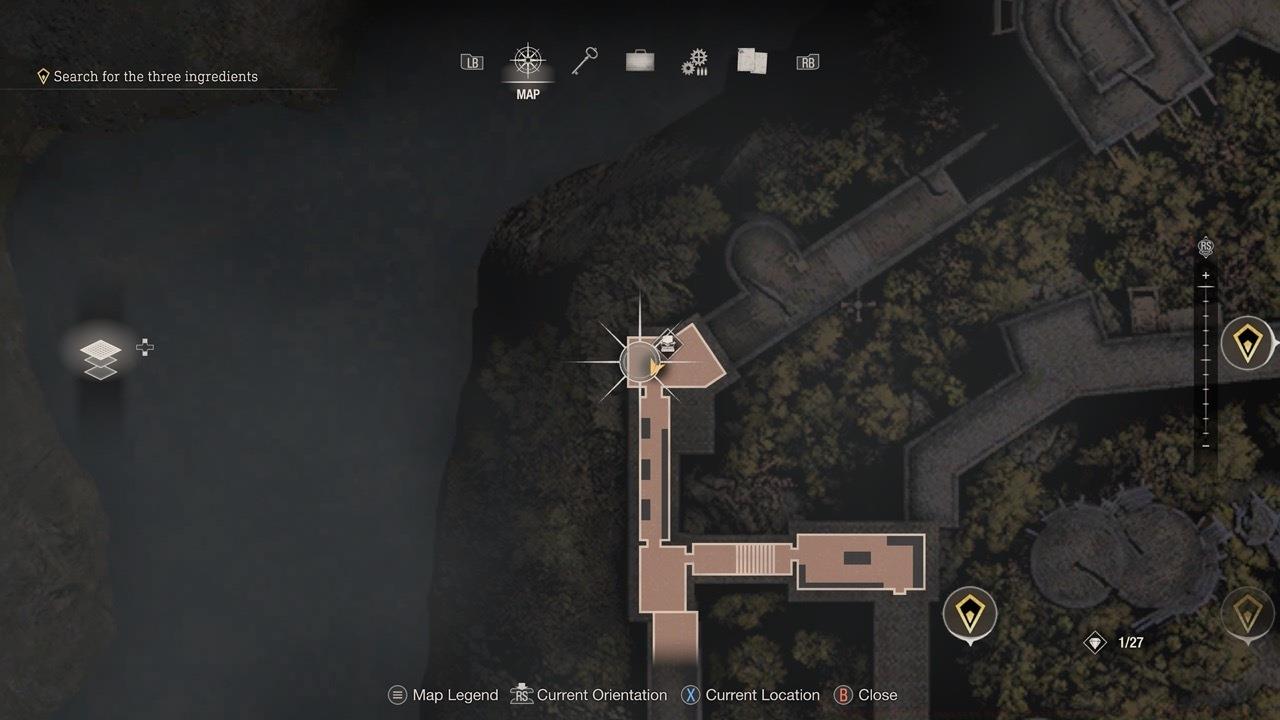Click the typewriter save point marker
Viewport: 1280px width, 720px height.
click(x=667, y=342)
